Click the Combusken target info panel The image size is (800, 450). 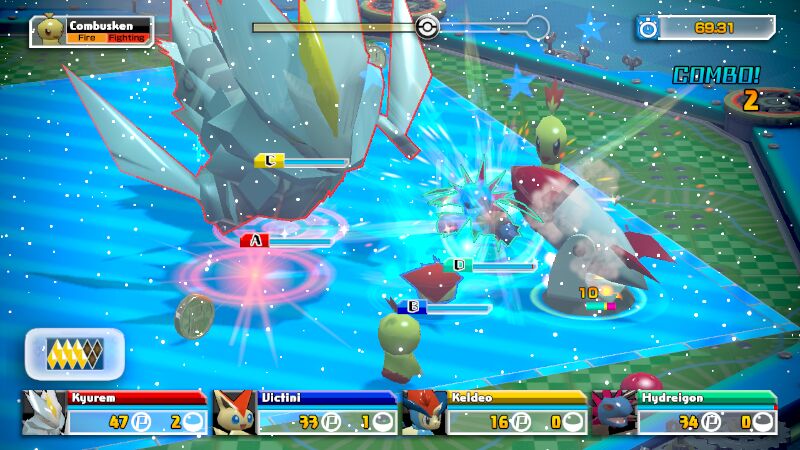coord(92,31)
